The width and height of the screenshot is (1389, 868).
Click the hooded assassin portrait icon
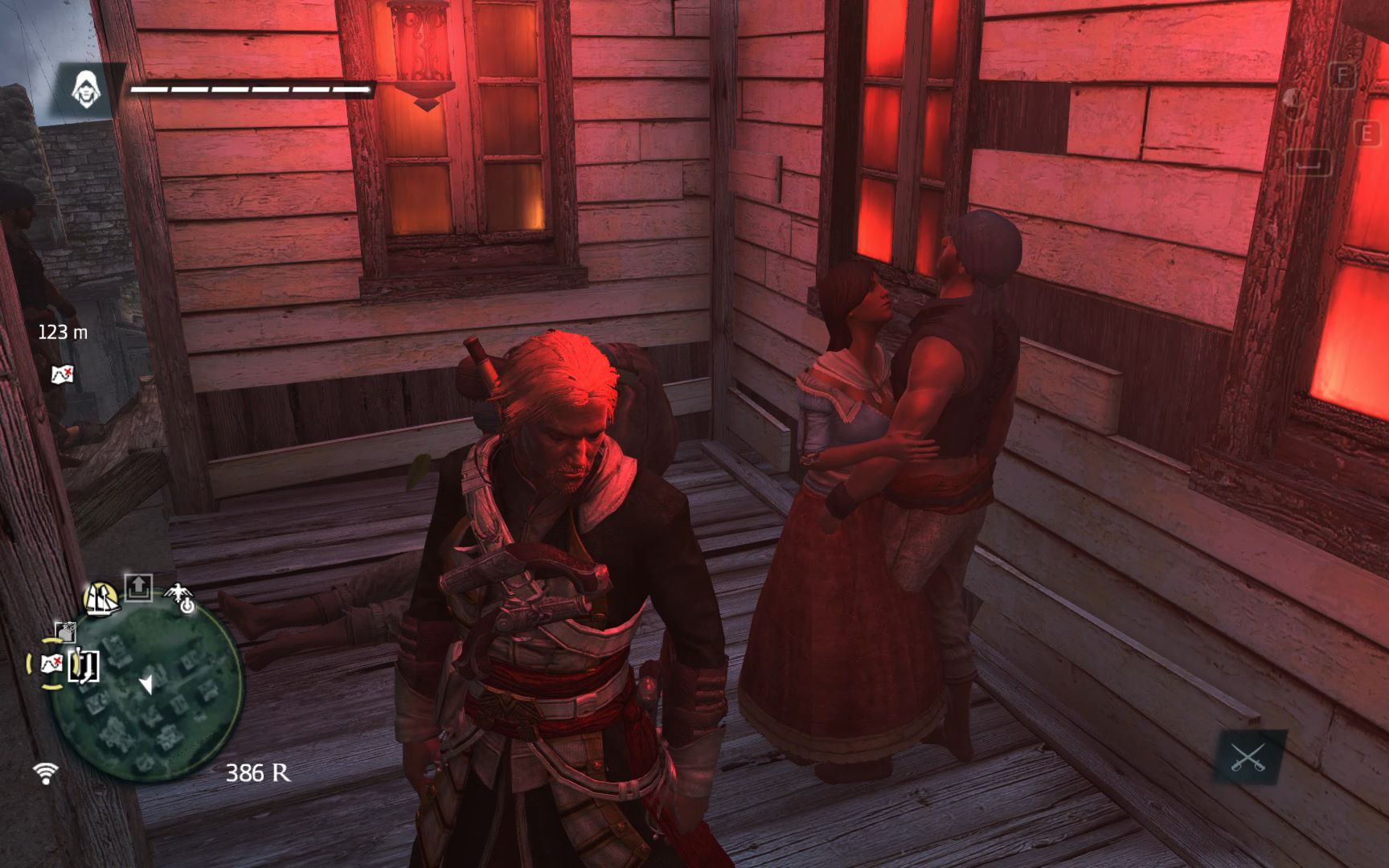[x=87, y=88]
